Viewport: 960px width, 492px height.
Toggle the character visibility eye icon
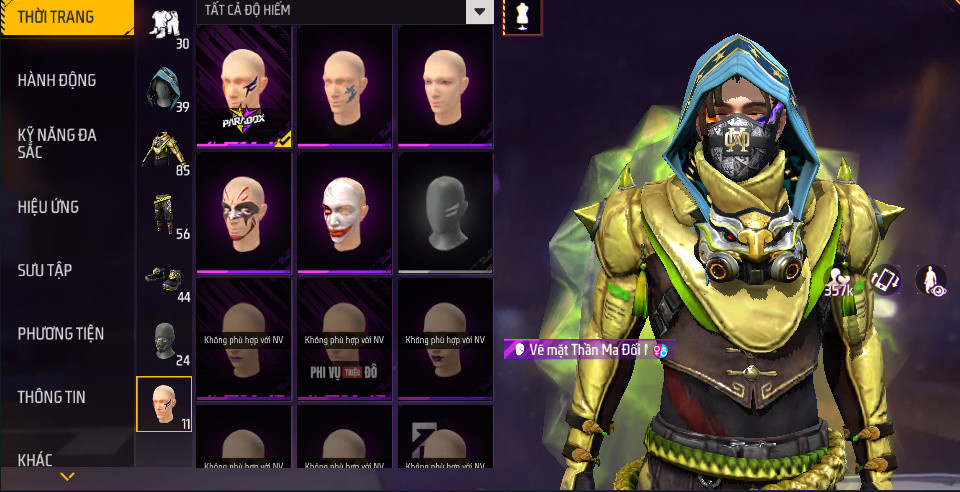pyautogui.click(x=931, y=280)
